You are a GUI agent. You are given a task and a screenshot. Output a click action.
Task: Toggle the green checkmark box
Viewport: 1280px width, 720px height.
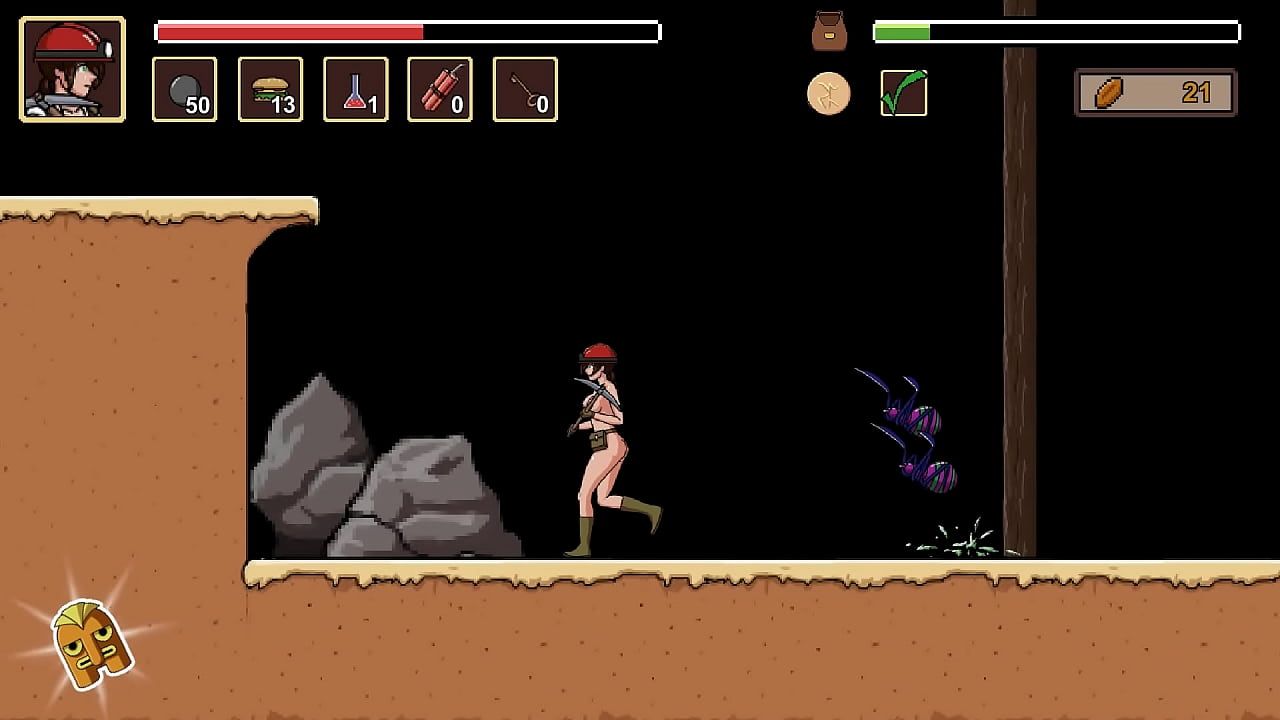point(904,93)
